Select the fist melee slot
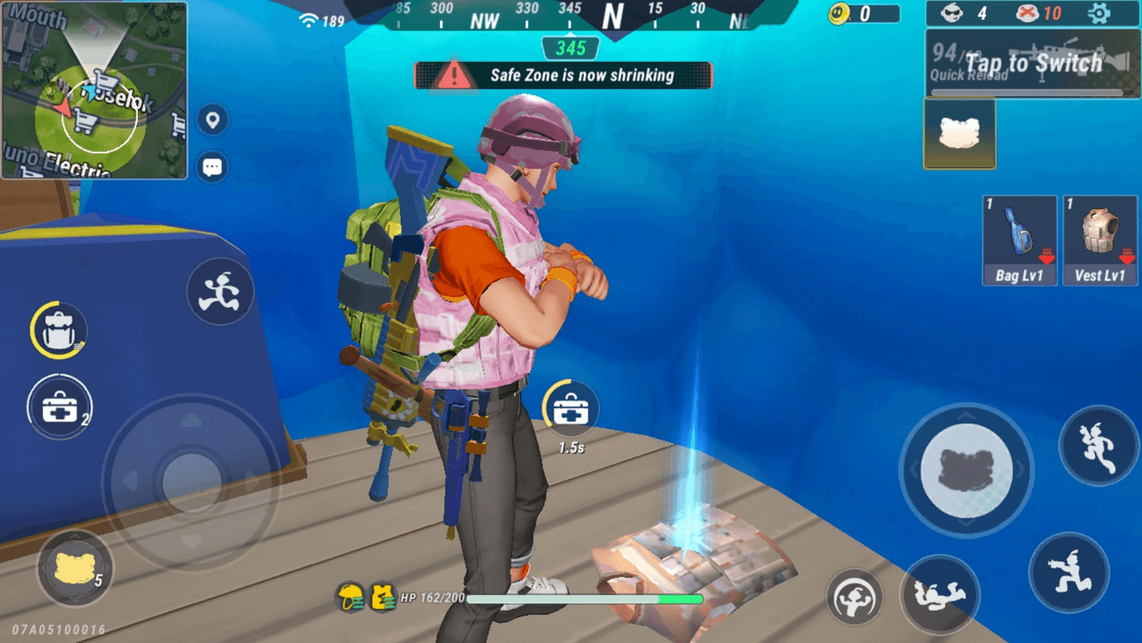Screen dimensions: 1142x643 click(959, 134)
